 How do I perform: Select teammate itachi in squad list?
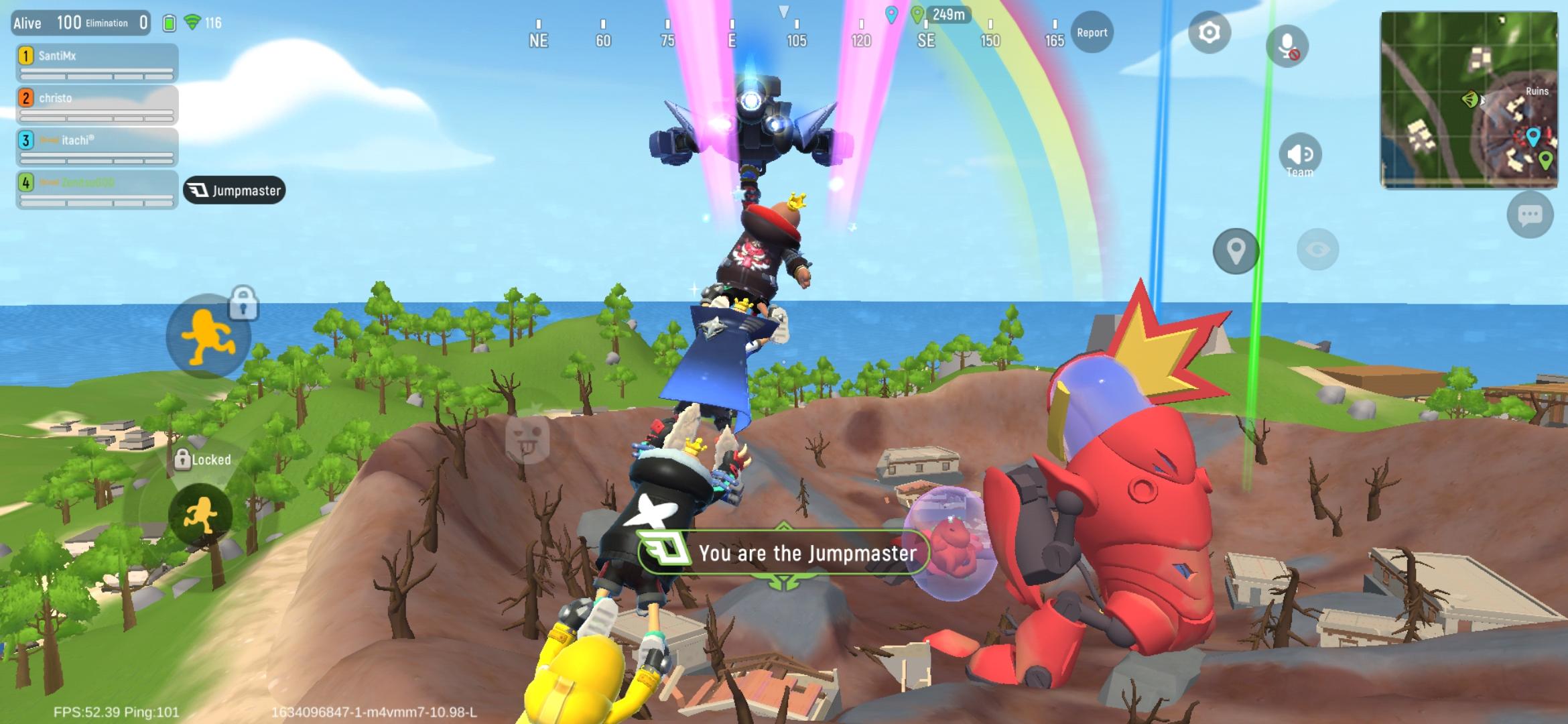click(x=97, y=147)
